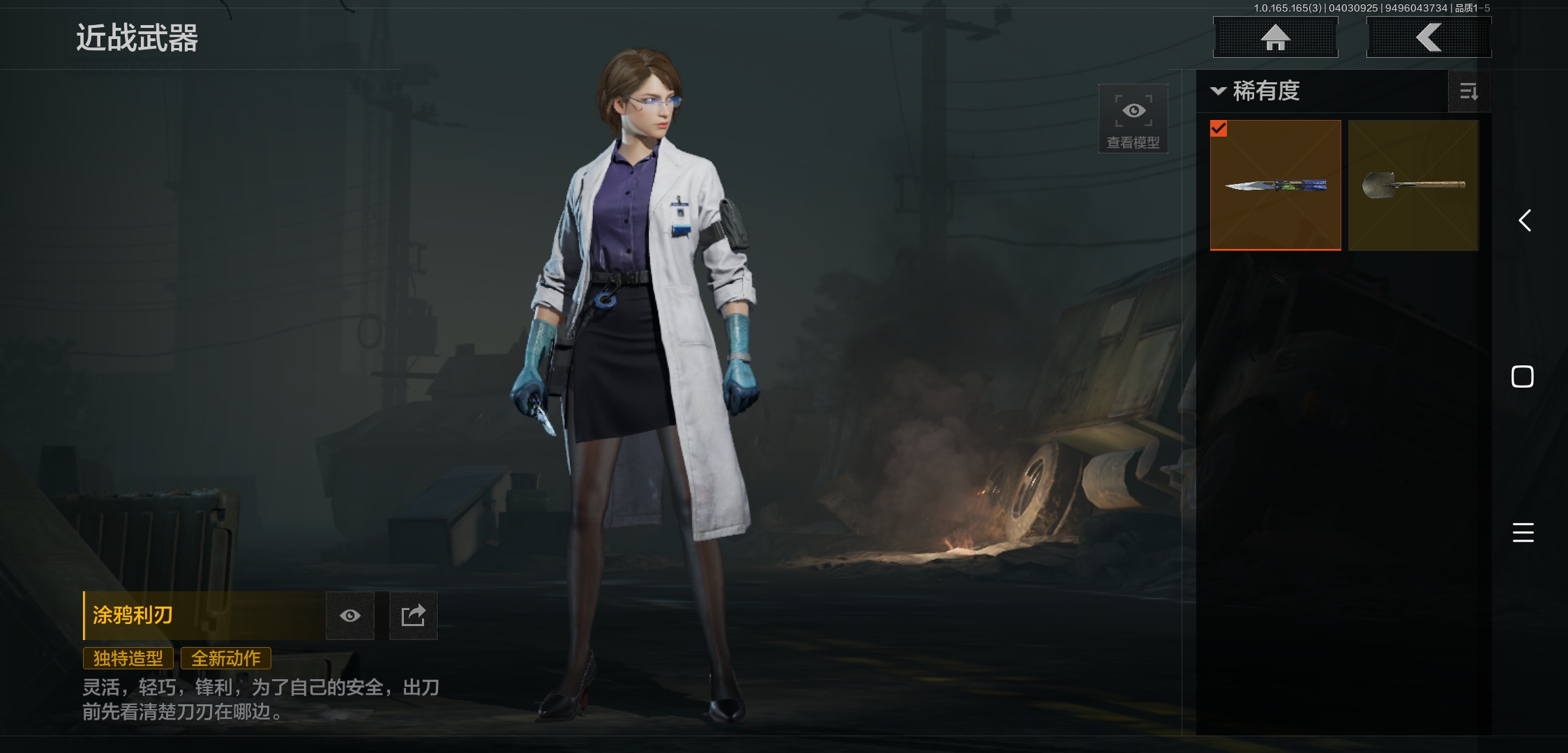Choose the shovel melee weapon tile
The height and width of the screenshot is (753, 1568).
pyautogui.click(x=1413, y=185)
